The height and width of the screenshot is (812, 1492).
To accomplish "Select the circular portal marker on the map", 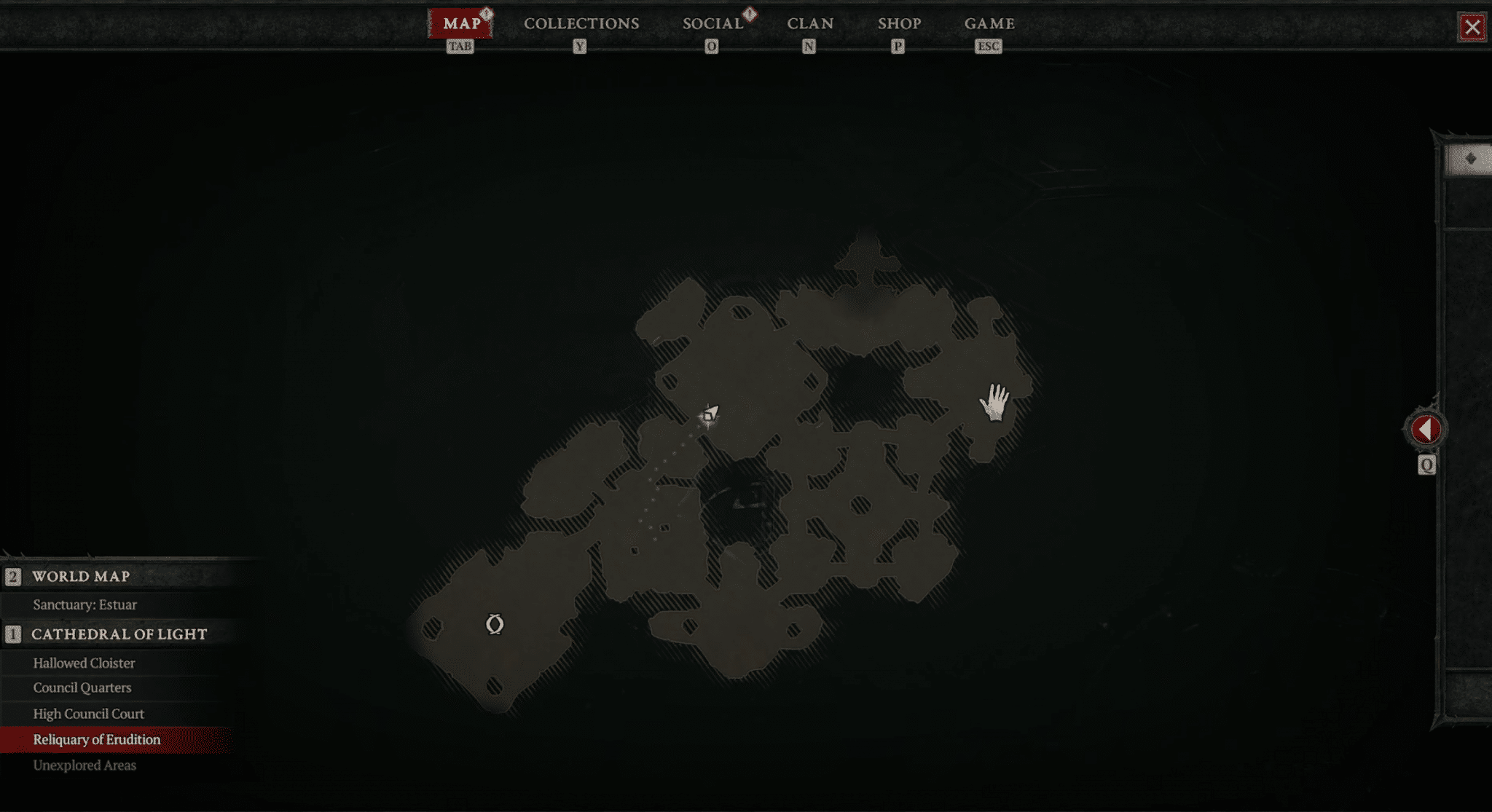I will (495, 624).
